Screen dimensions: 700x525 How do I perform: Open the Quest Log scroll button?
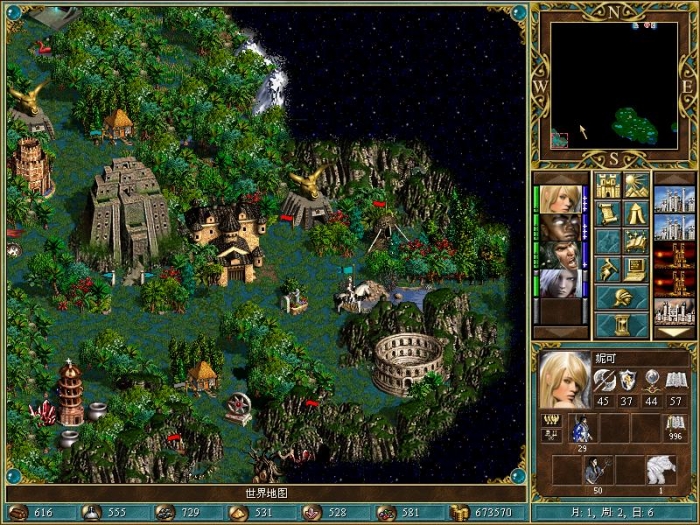click(x=607, y=213)
